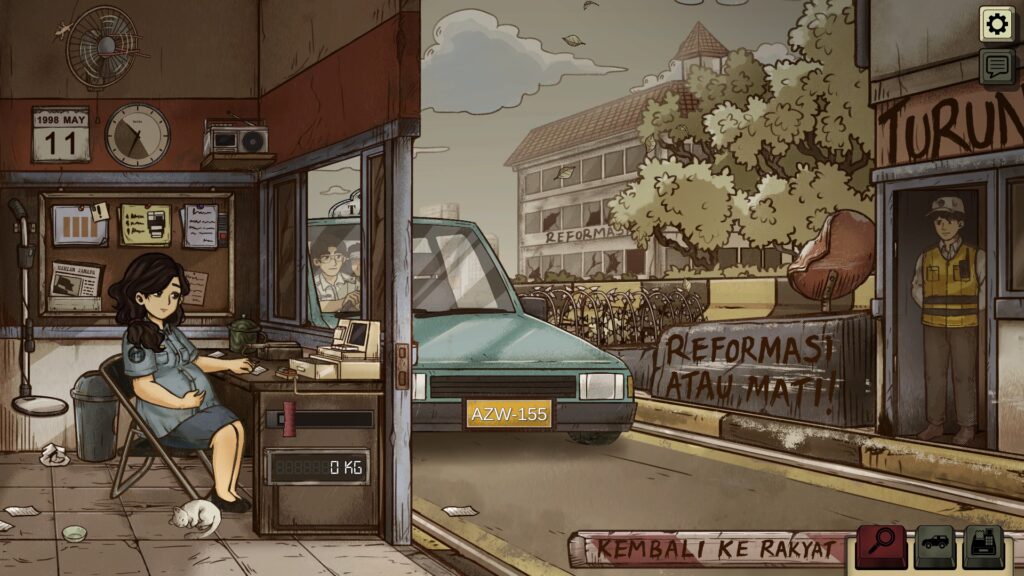The width and height of the screenshot is (1024, 576).
Task: Open the settings gear menu
Action: pyautogui.click(x=996, y=24)
